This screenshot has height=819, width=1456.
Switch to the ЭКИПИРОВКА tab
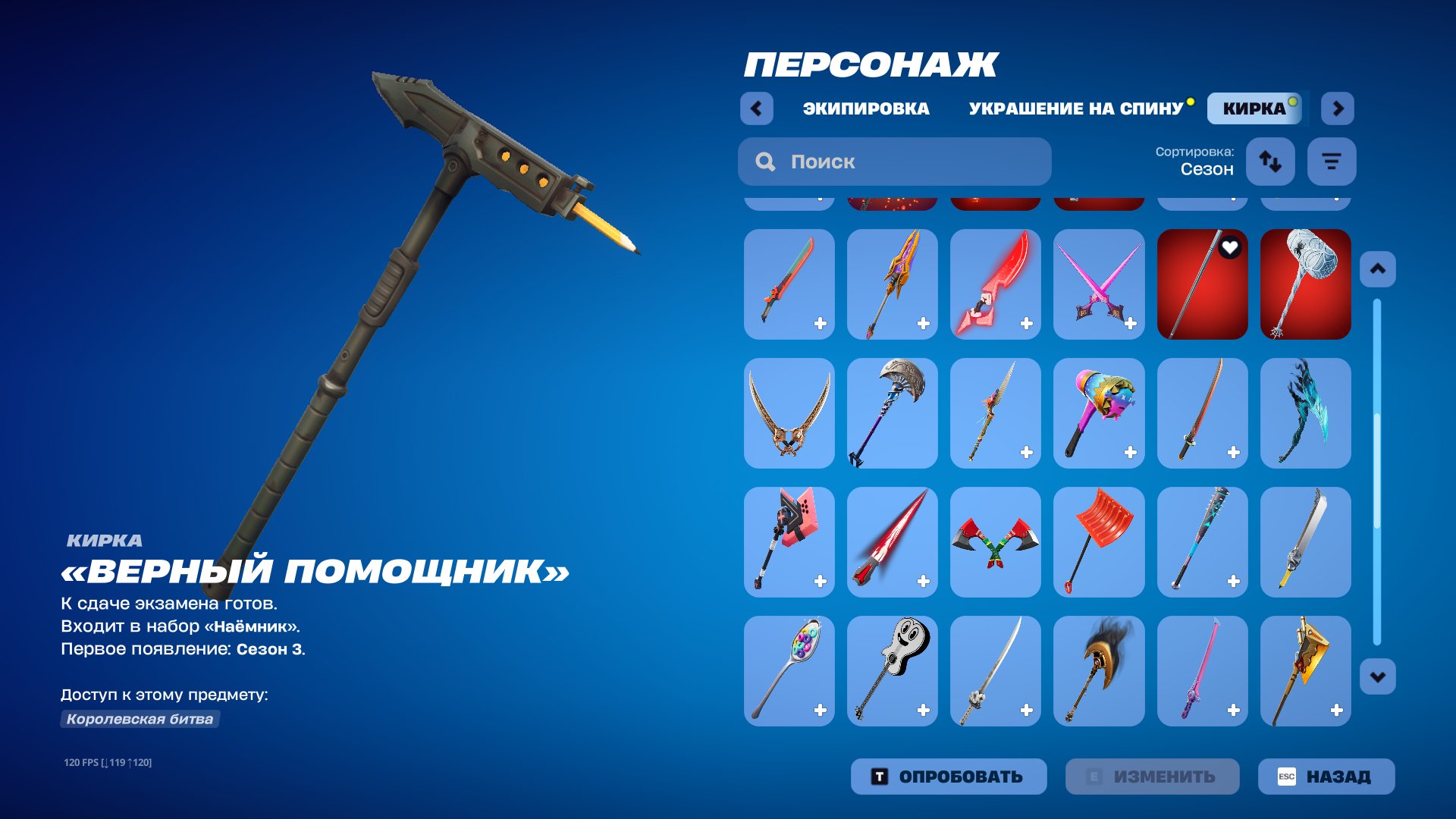(865, 108)
